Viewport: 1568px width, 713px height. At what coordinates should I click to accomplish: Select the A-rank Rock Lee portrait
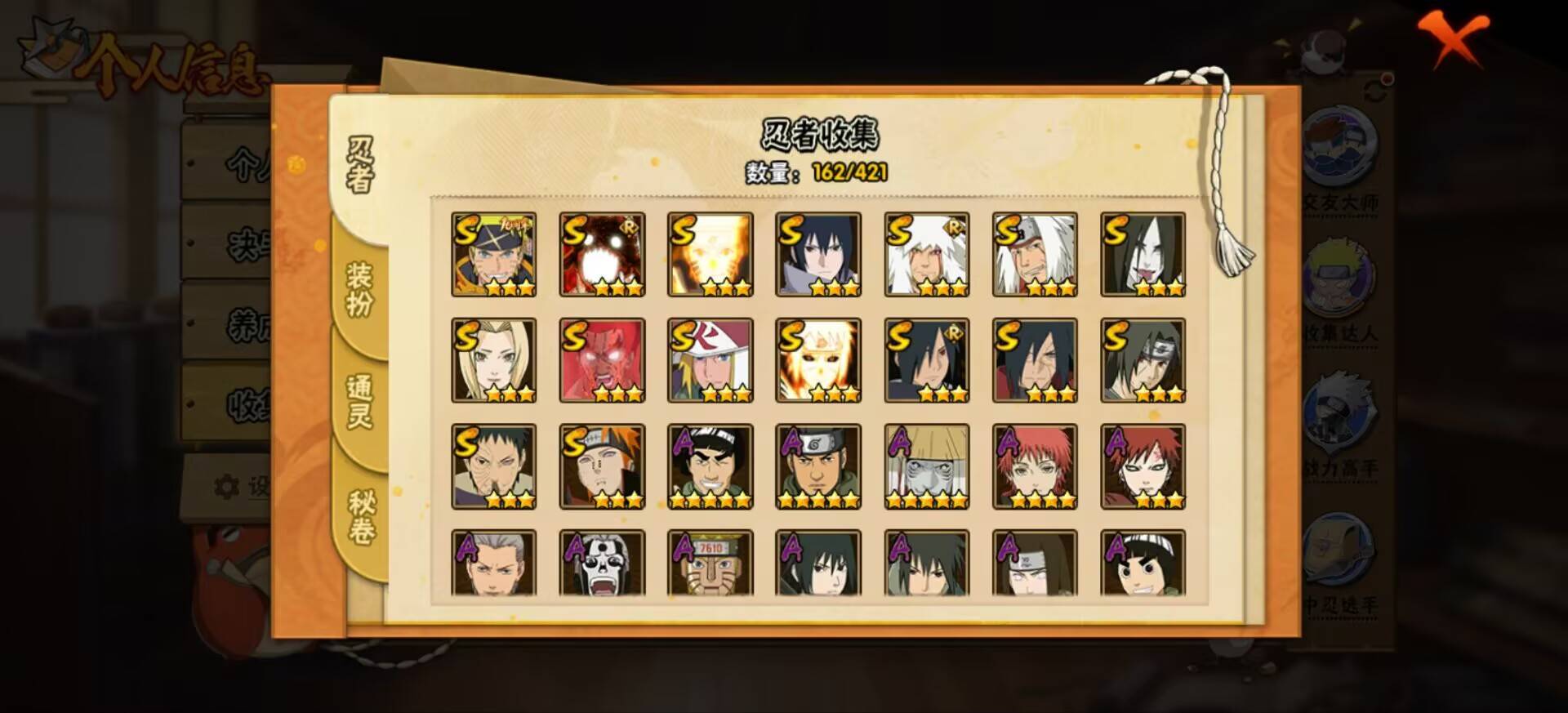pos(1143,564)
